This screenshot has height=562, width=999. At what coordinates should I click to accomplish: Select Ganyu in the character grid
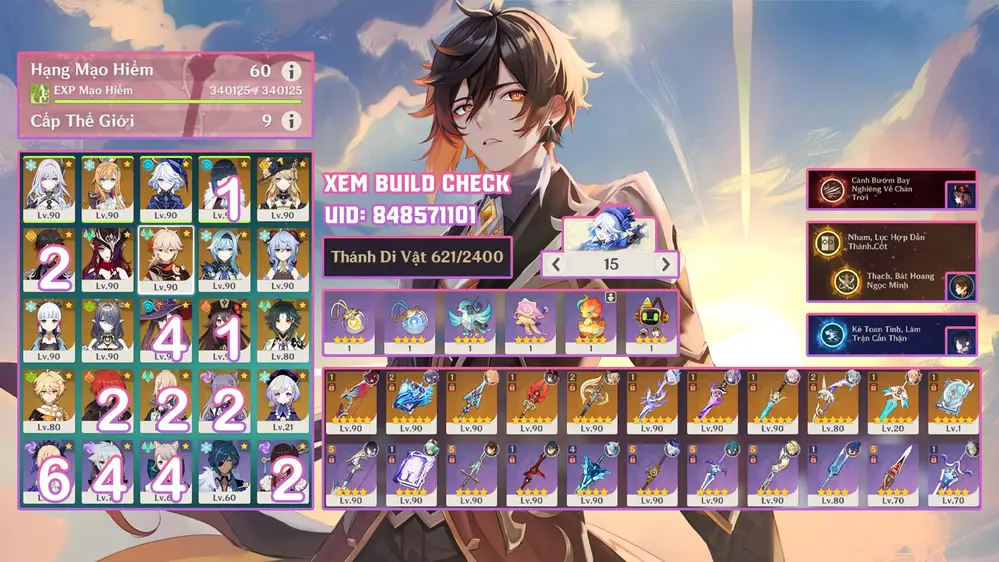[281, 255]
